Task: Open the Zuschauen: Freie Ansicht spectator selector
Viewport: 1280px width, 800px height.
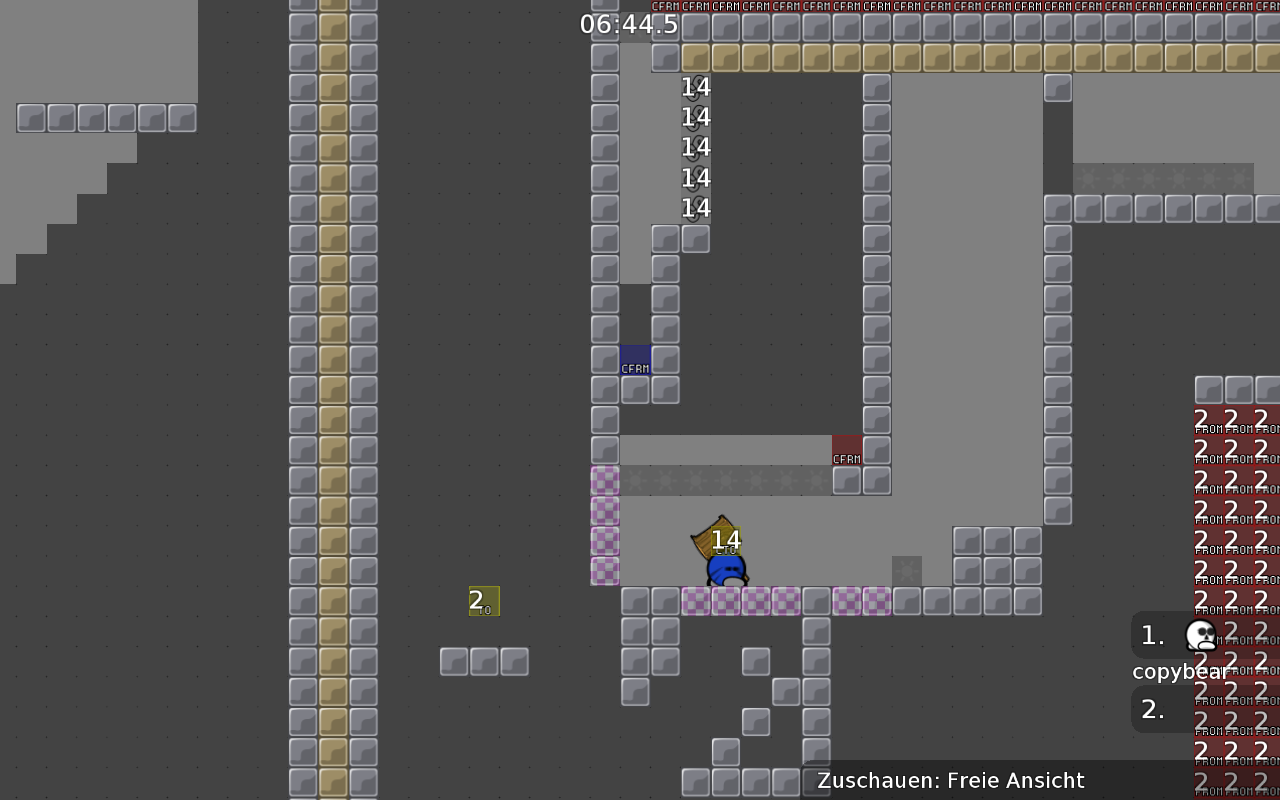Action: pos(949,780)
